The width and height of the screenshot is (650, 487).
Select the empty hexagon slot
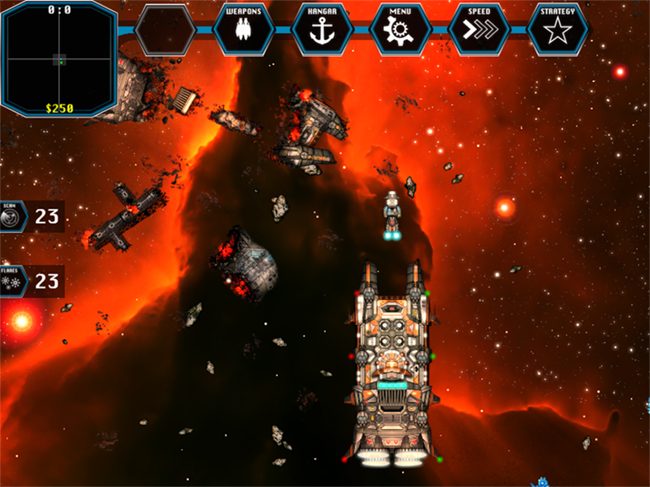point(164,30)
